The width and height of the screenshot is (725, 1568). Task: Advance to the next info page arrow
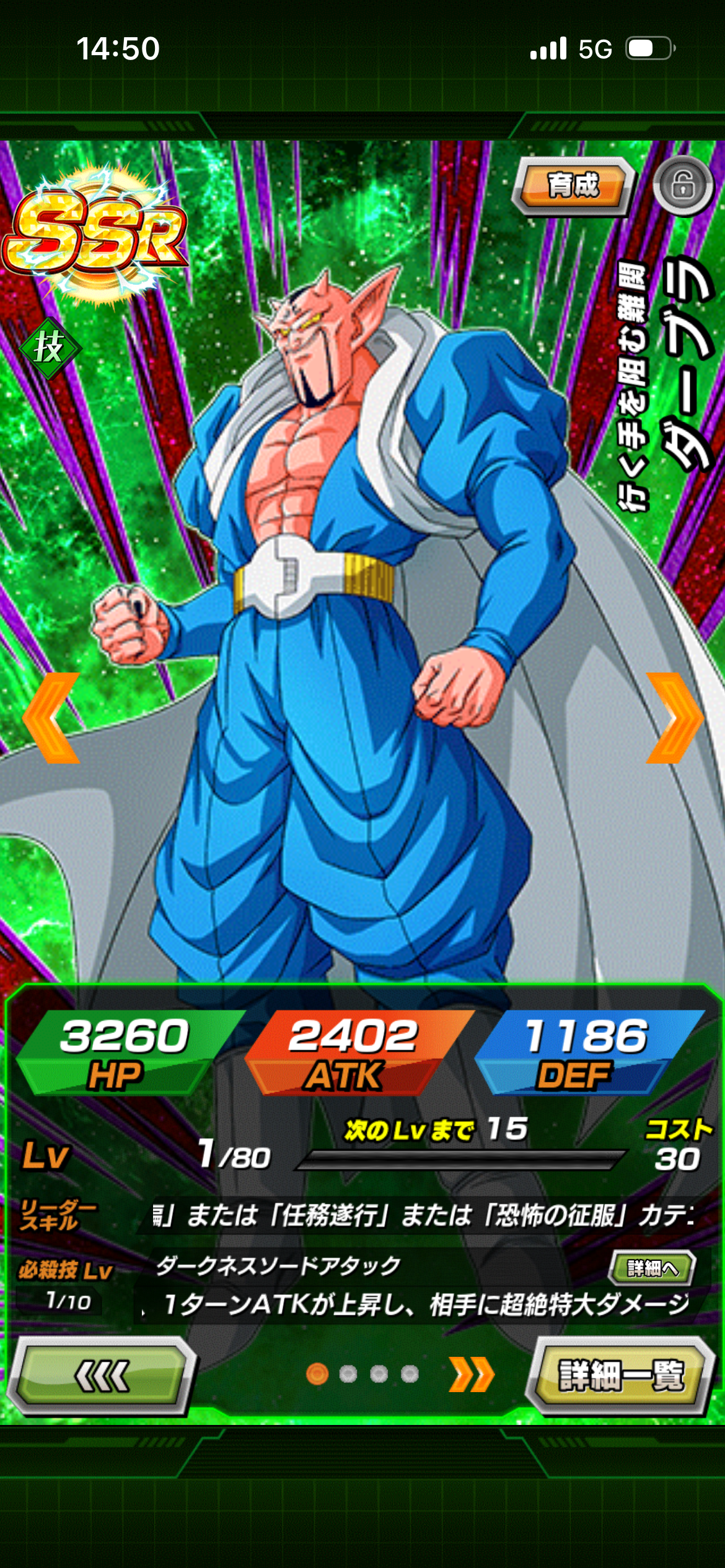point(472,1375)
